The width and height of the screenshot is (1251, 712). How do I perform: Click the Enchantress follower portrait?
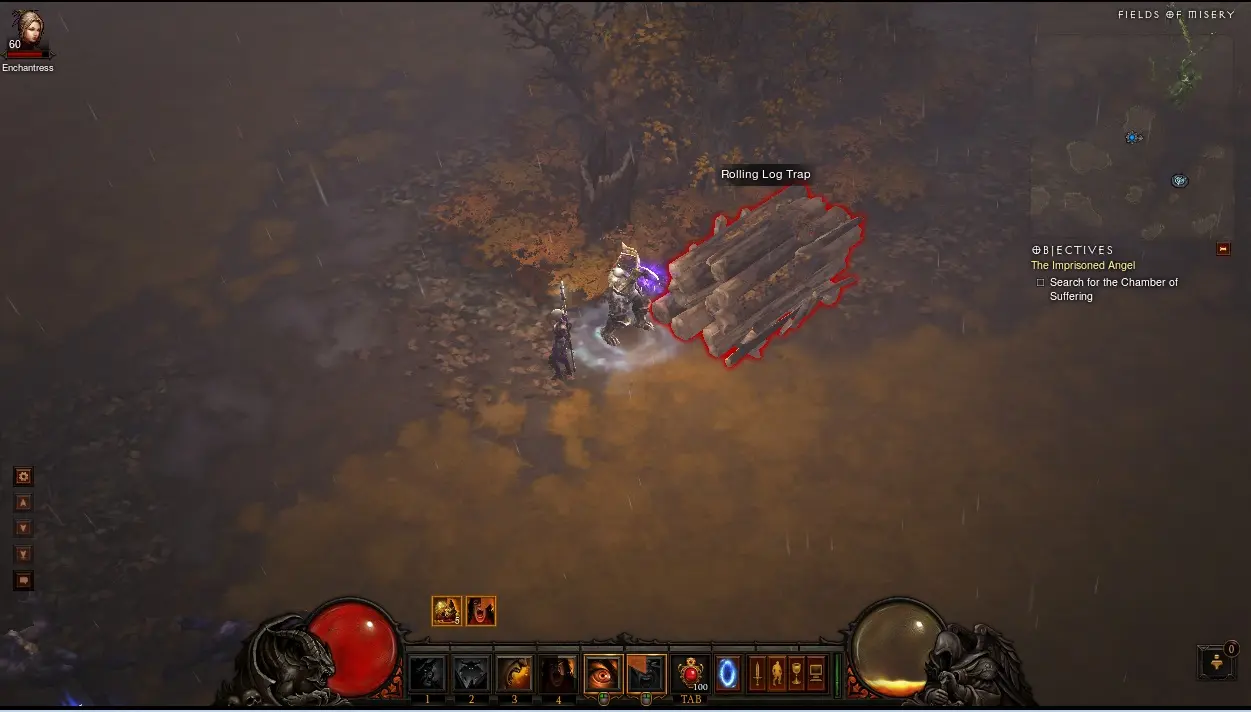pos(28,31)
